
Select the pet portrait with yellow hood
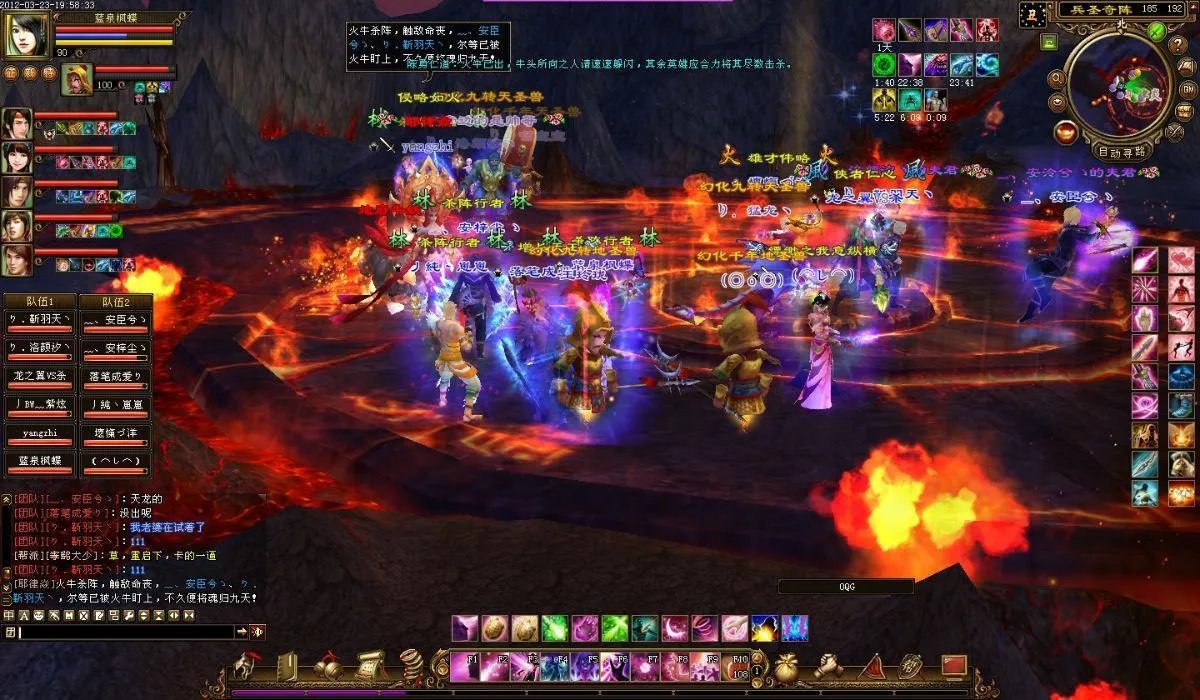point(76,79)
